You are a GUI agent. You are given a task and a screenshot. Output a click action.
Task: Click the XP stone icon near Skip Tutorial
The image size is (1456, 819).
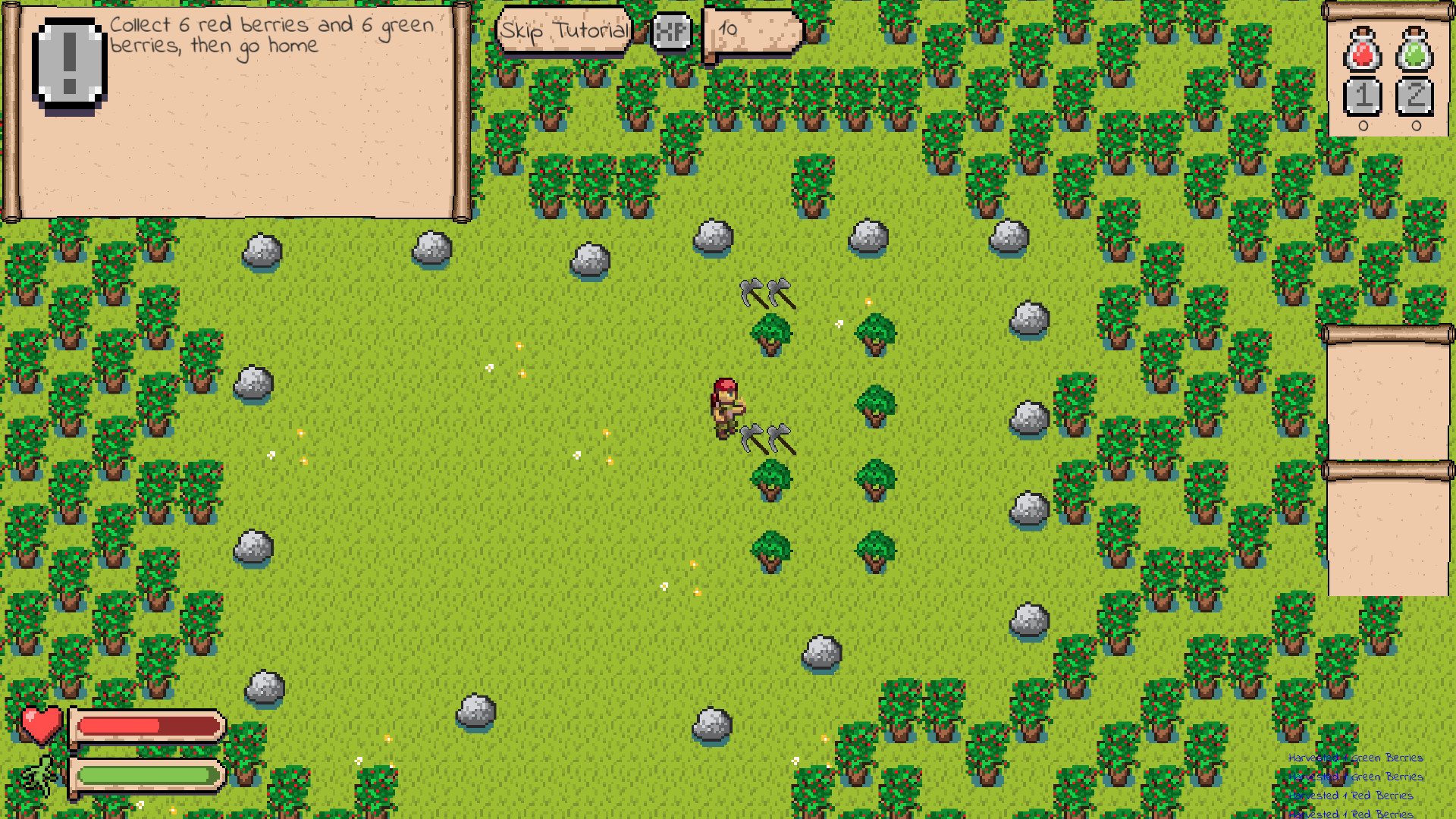click(670, 32)
